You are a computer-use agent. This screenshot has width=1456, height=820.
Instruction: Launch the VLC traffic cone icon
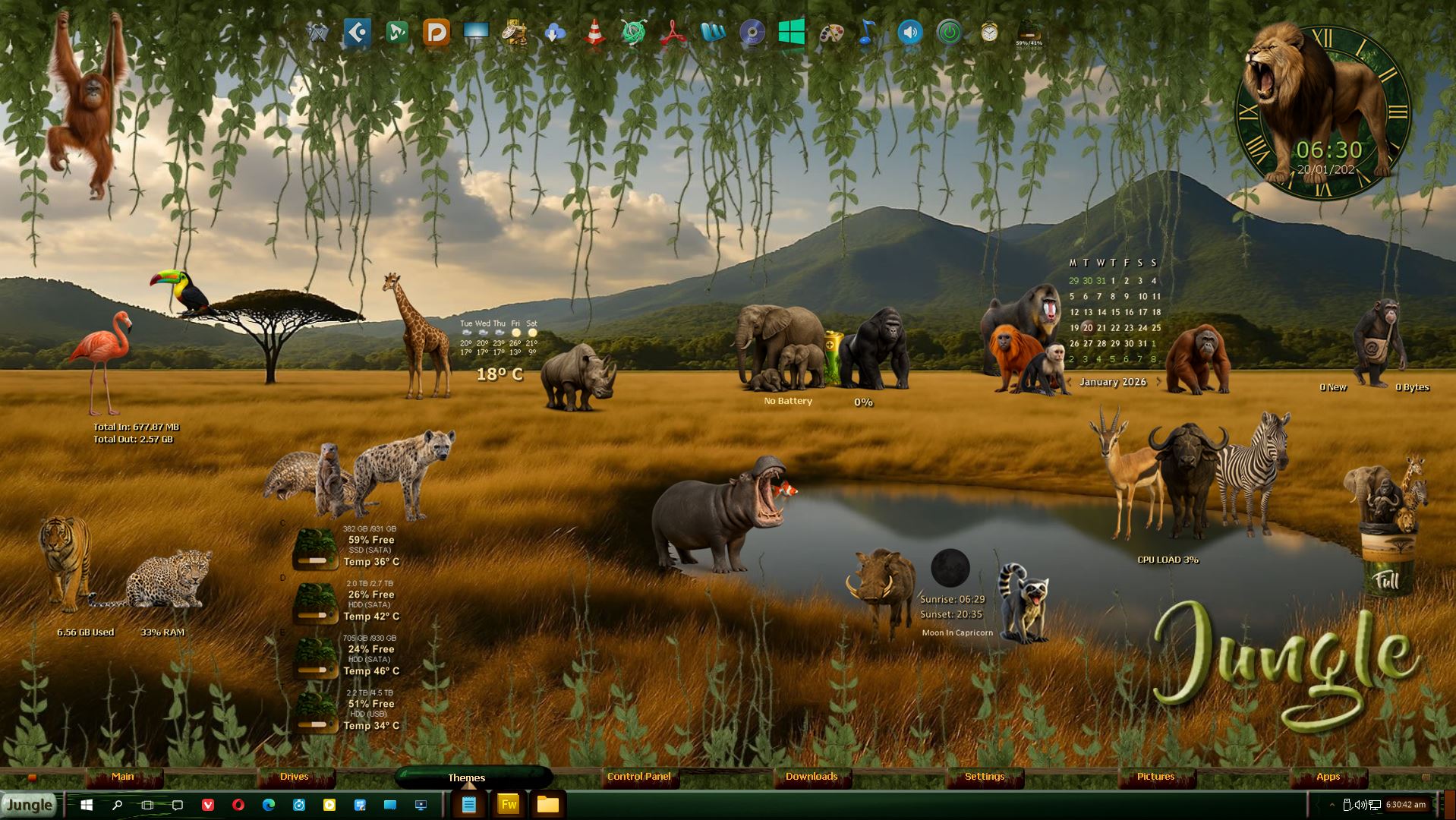(x=594, y=33)
